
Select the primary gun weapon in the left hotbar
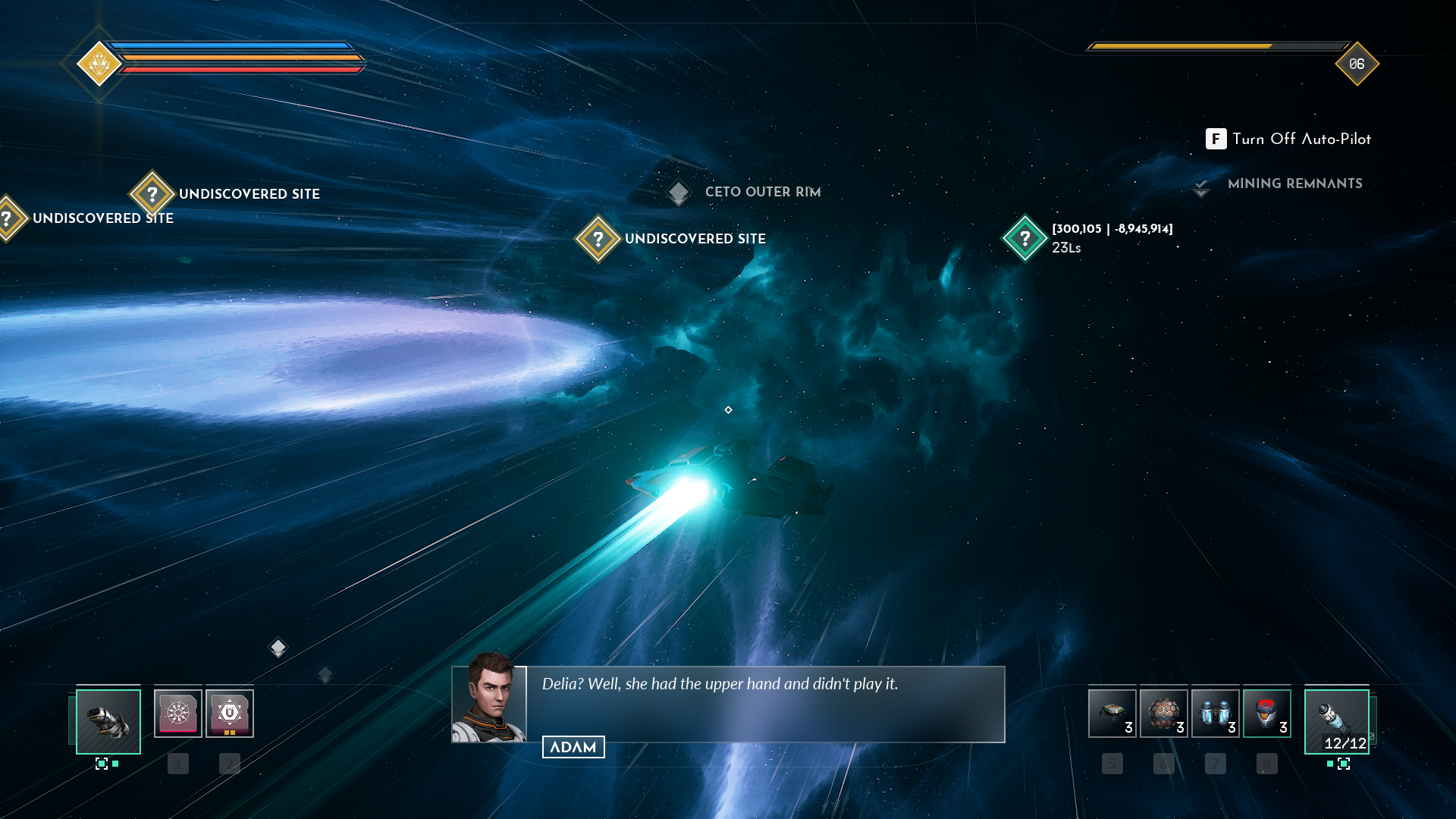pos(108,721)
